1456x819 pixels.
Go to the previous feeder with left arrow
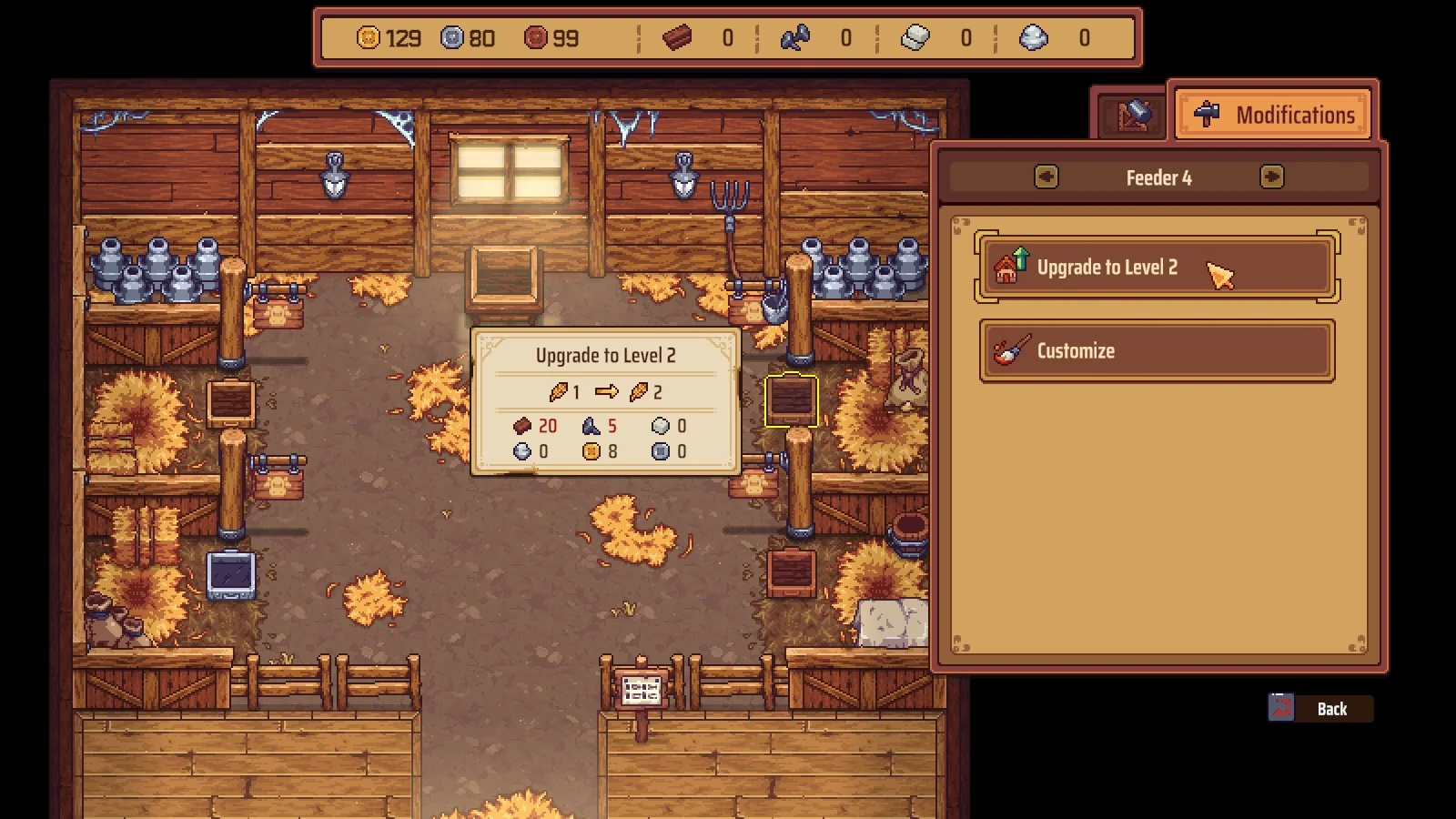point(1046,177)
